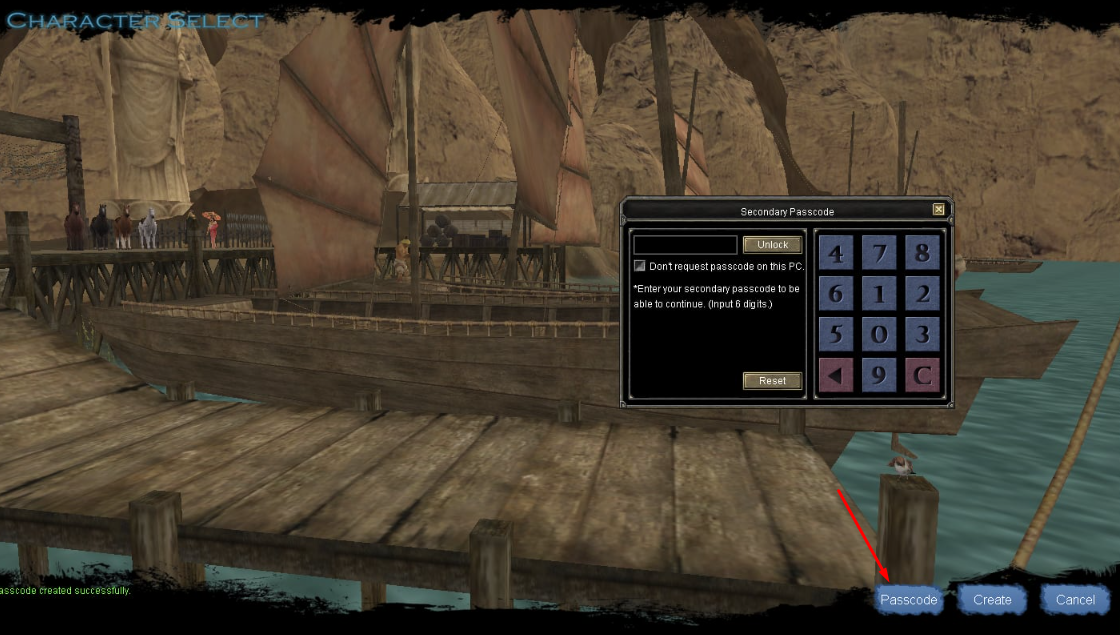Viewport: 1120px width, 635px height.
Task: Cancel out of Character Select
Action: pos(1075,600)
